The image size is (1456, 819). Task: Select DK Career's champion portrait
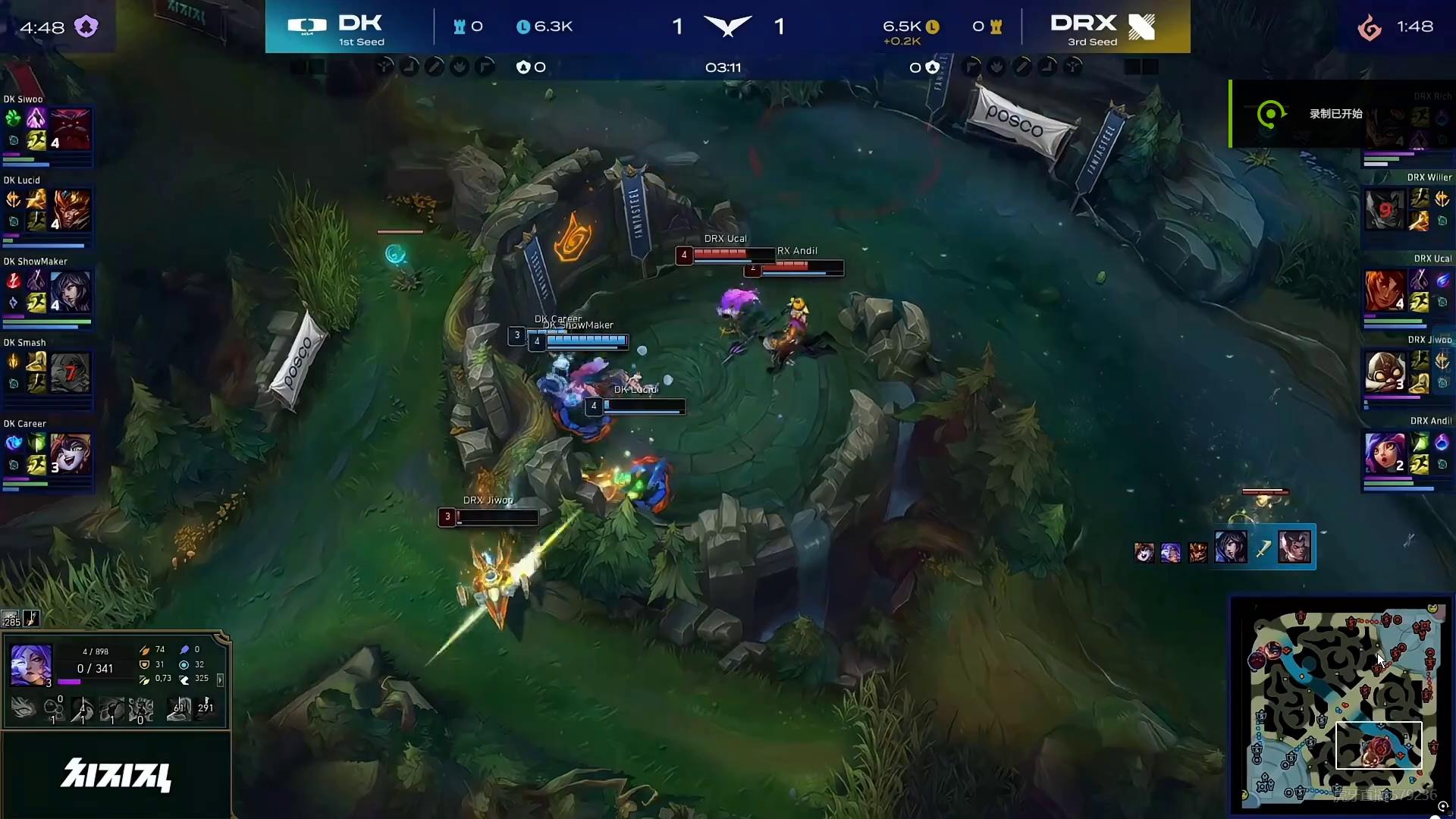click(x=71, y=453)
